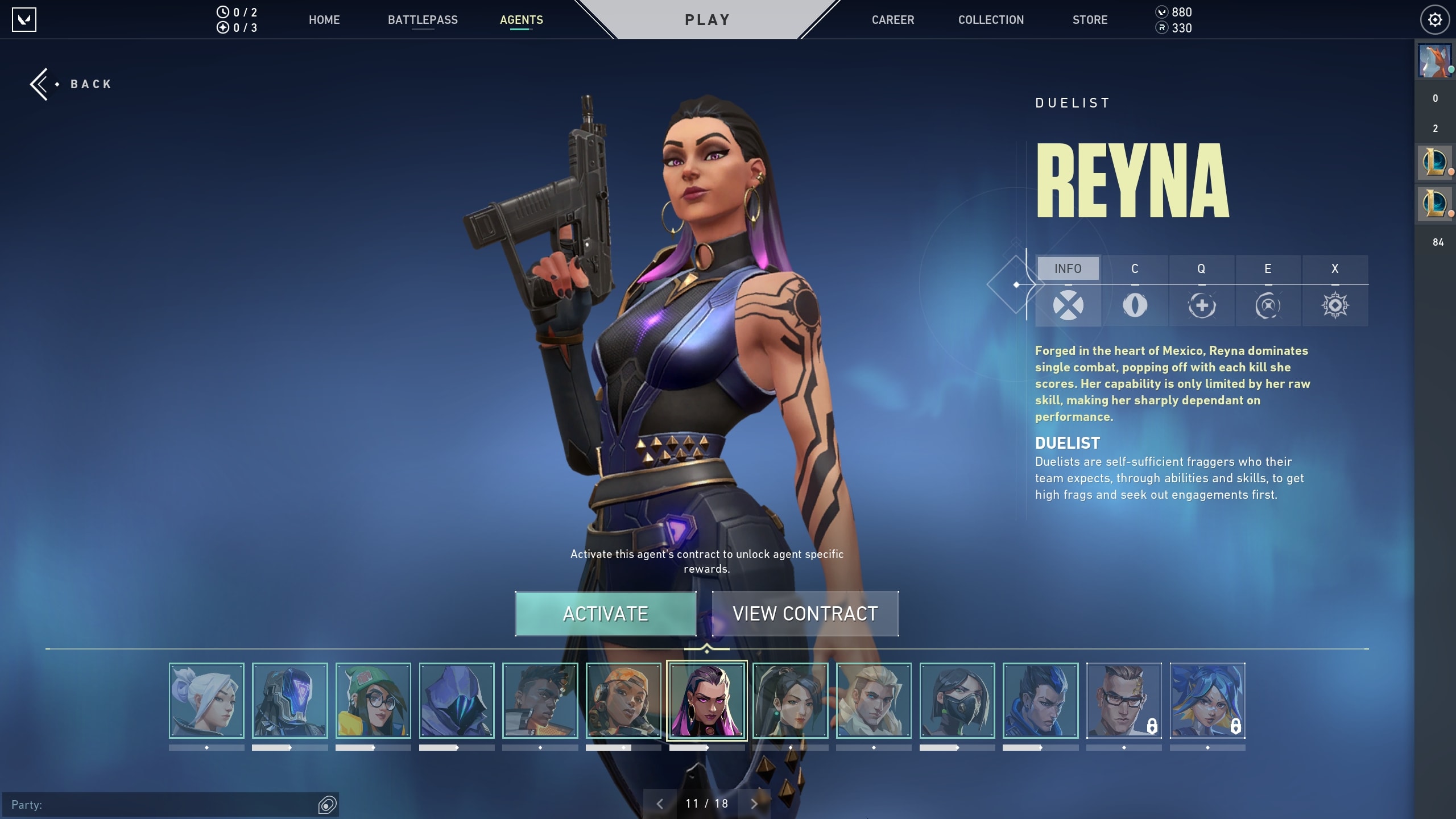Open the CAREER page
1456x819 pixels.
(x=893, y=20)
